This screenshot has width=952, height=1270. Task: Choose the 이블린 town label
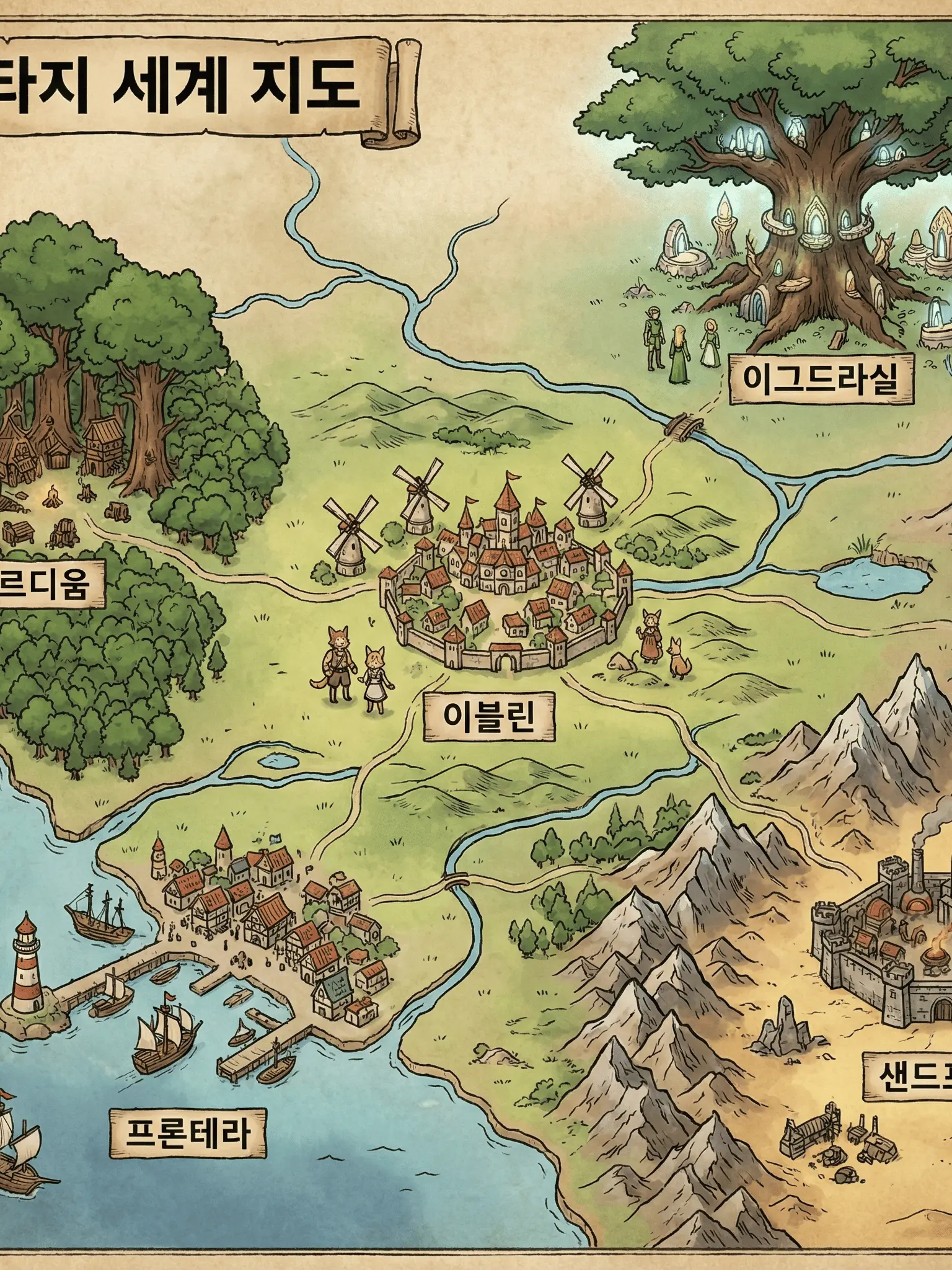(489, 717)
